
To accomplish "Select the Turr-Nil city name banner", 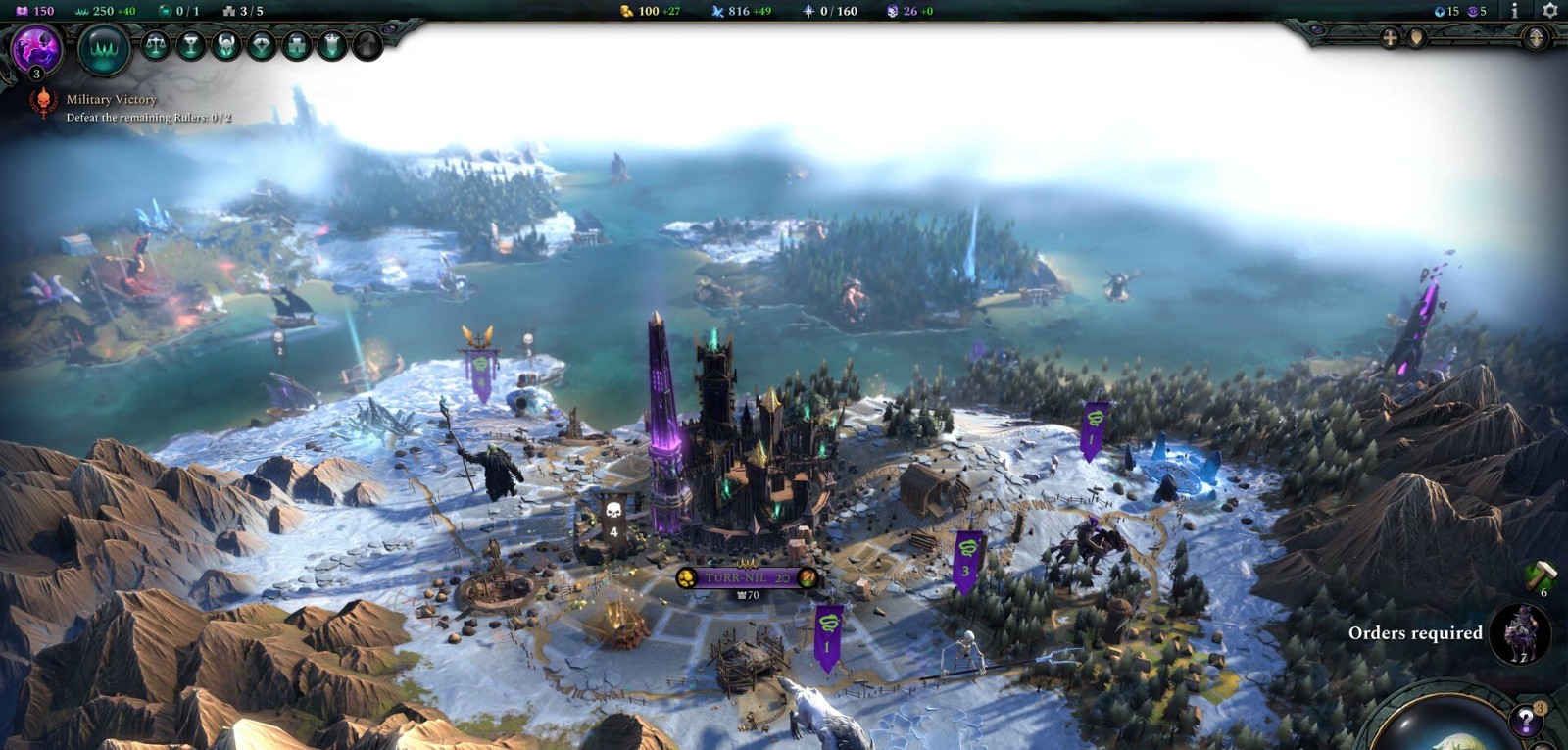I will 748,577.
